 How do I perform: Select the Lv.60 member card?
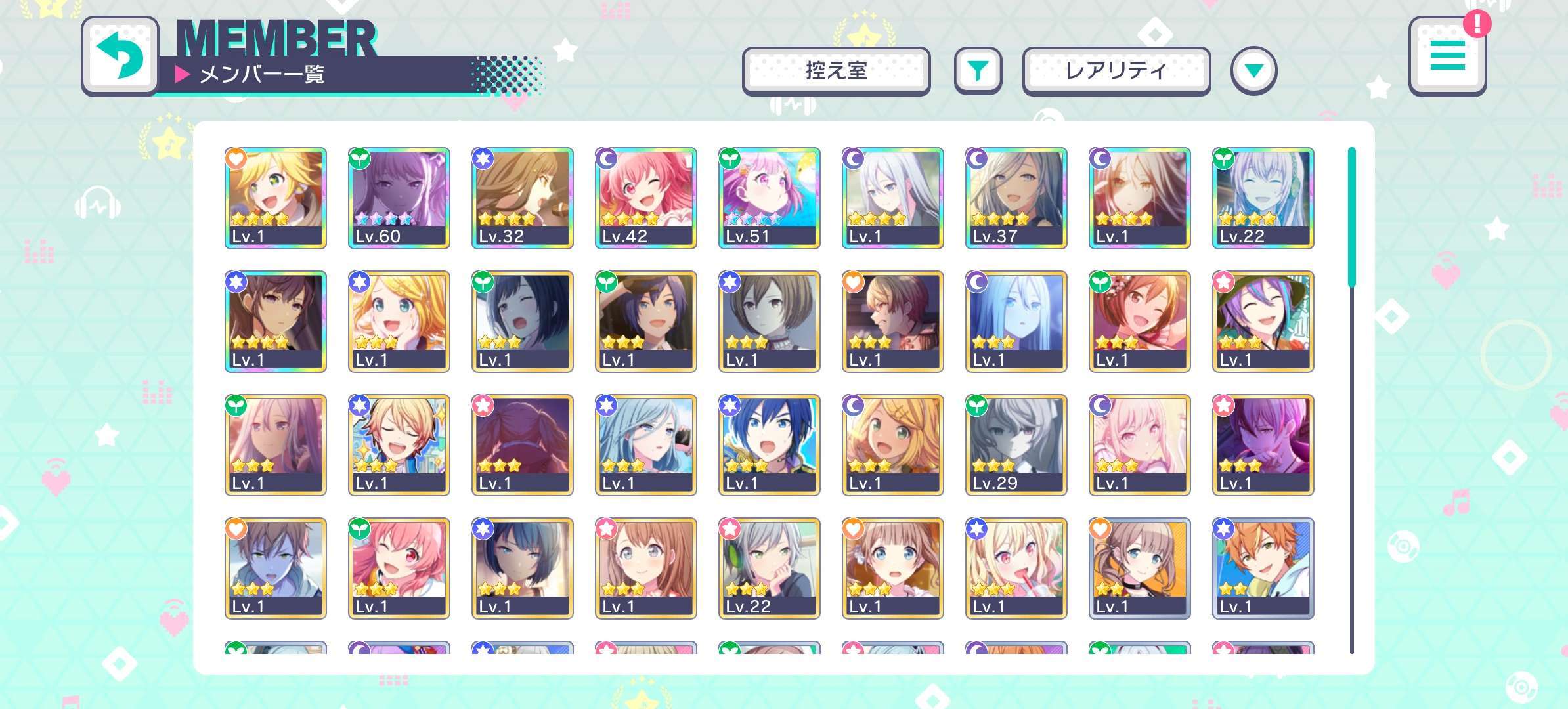coord(399,198)
